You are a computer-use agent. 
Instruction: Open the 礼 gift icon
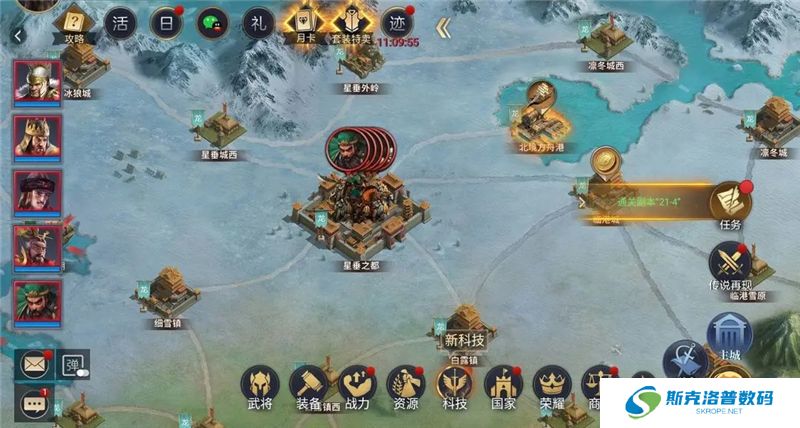coord(258,21)
